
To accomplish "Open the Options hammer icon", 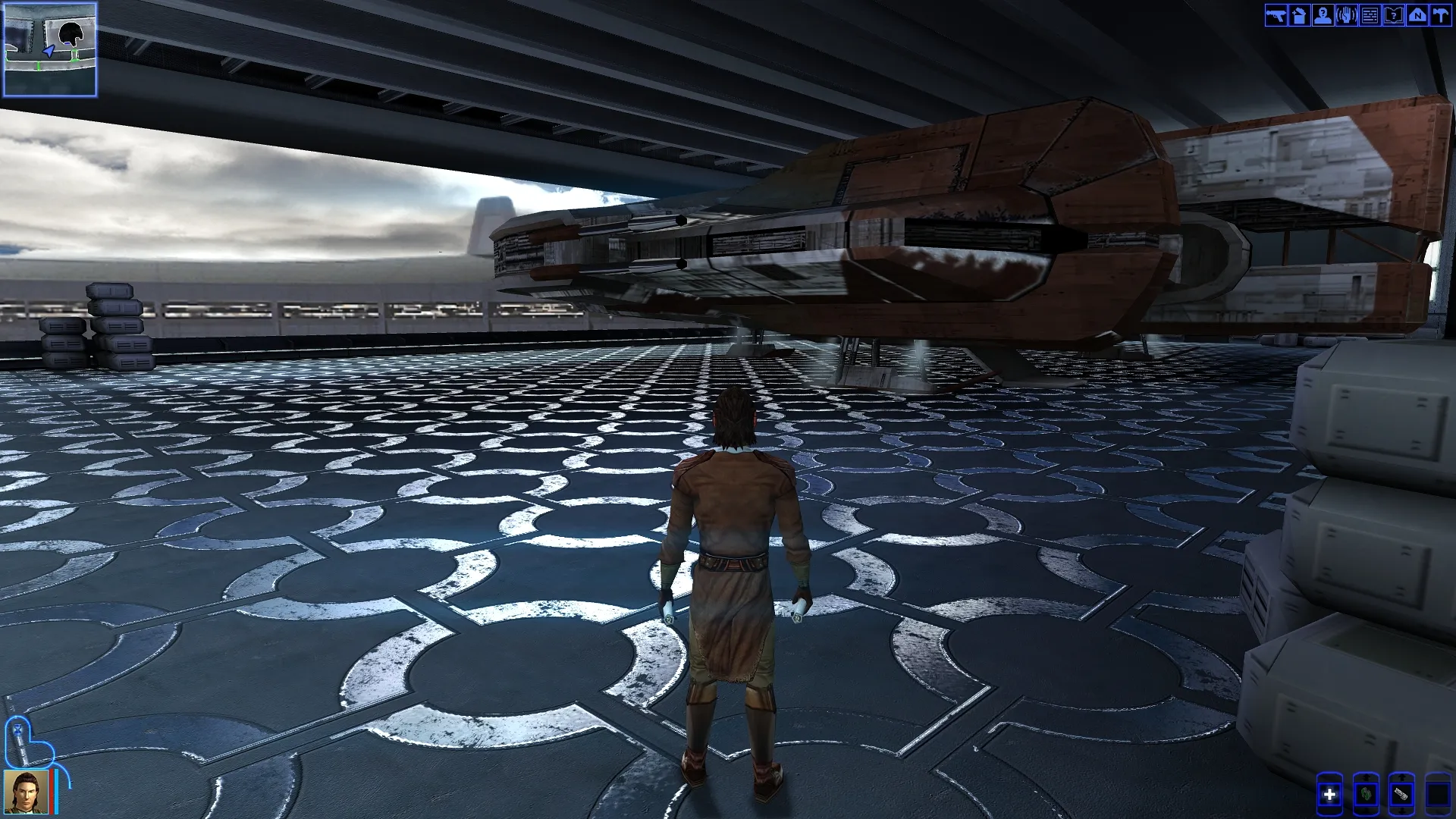I will pos(1440,15).
